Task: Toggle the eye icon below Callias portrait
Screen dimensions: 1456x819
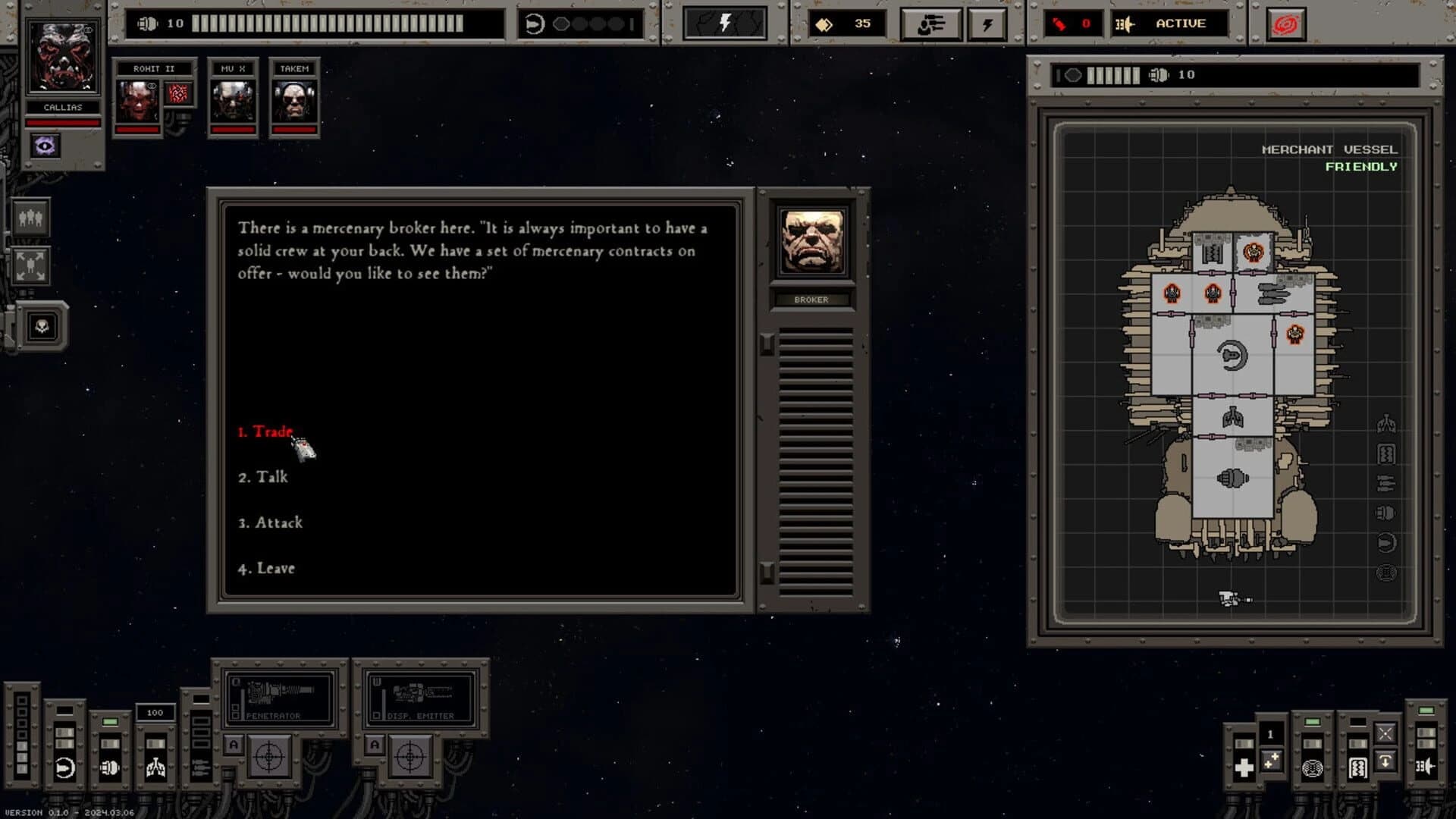Action: (44, 146)
